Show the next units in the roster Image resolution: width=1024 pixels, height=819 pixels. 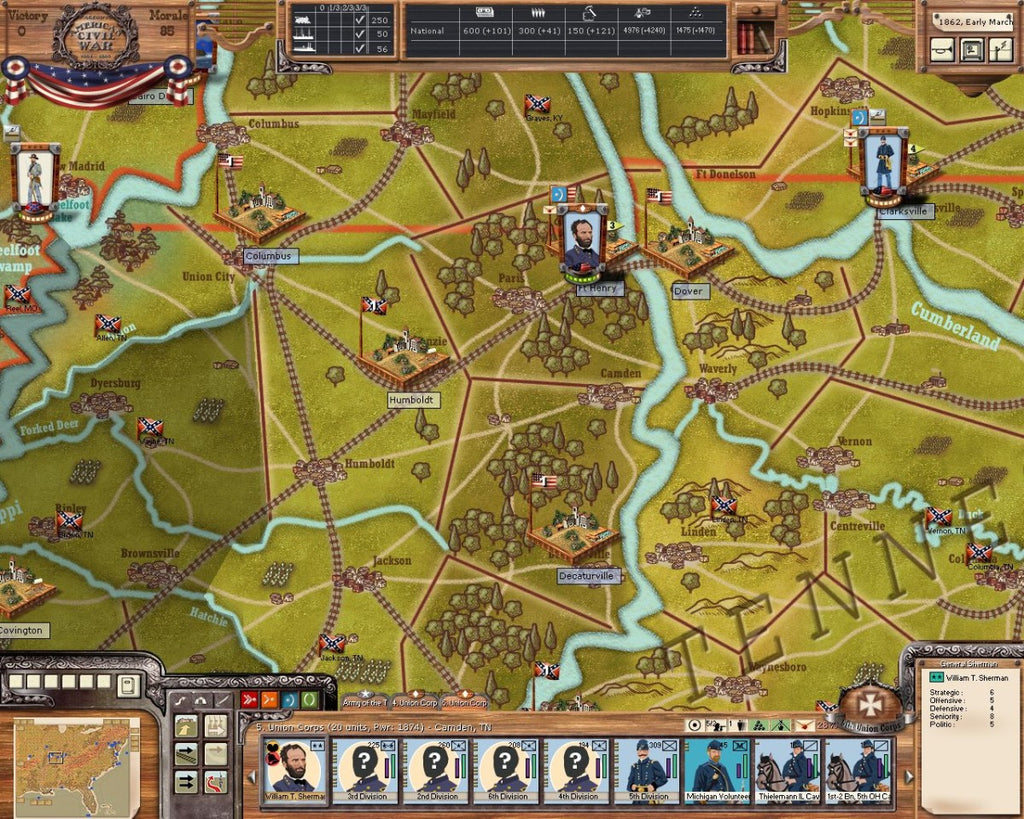(x=909, y=776)
